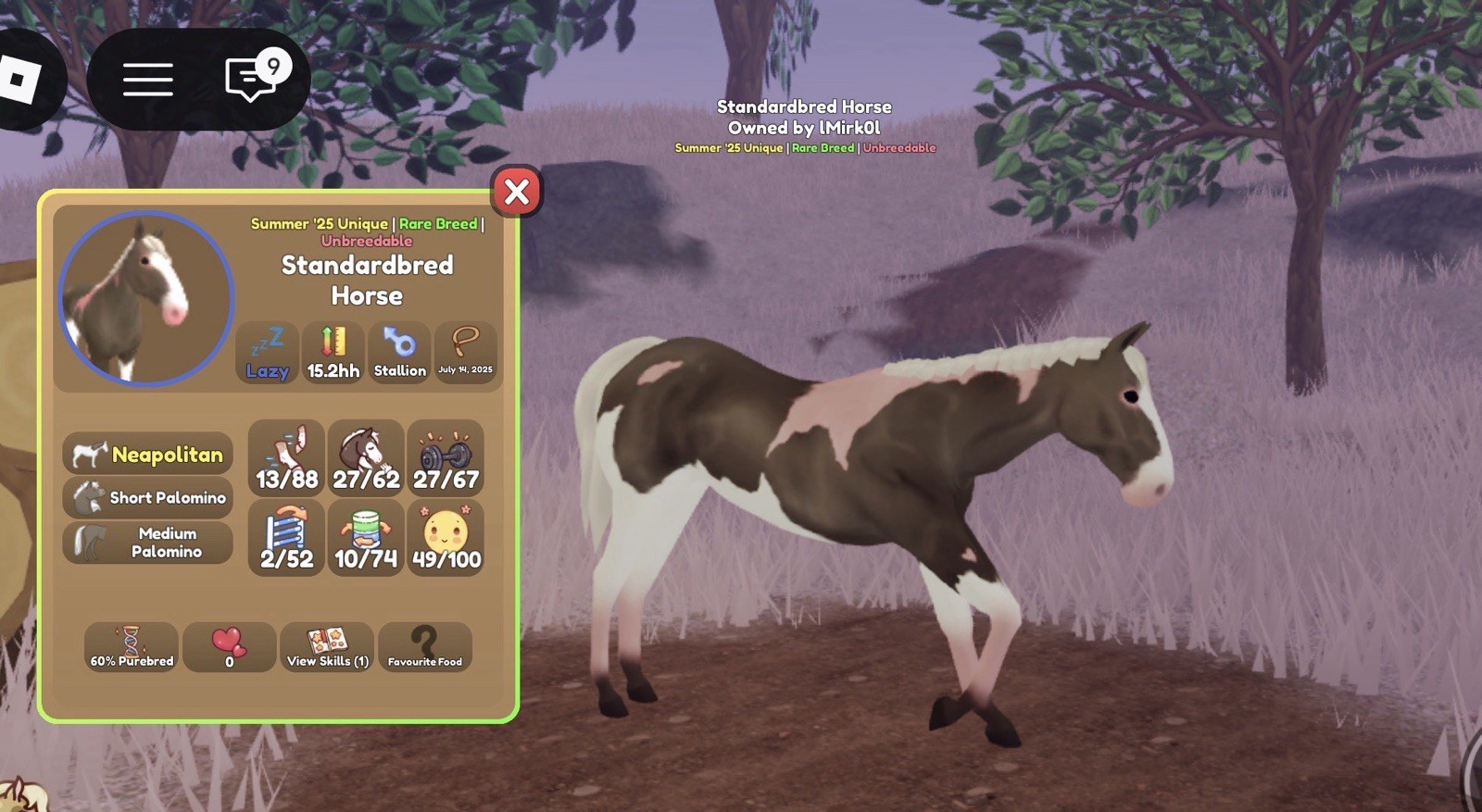Select the Medium Palomino lineage entry
This screenshot has height=812, width=1482.
tap(147, 541)
